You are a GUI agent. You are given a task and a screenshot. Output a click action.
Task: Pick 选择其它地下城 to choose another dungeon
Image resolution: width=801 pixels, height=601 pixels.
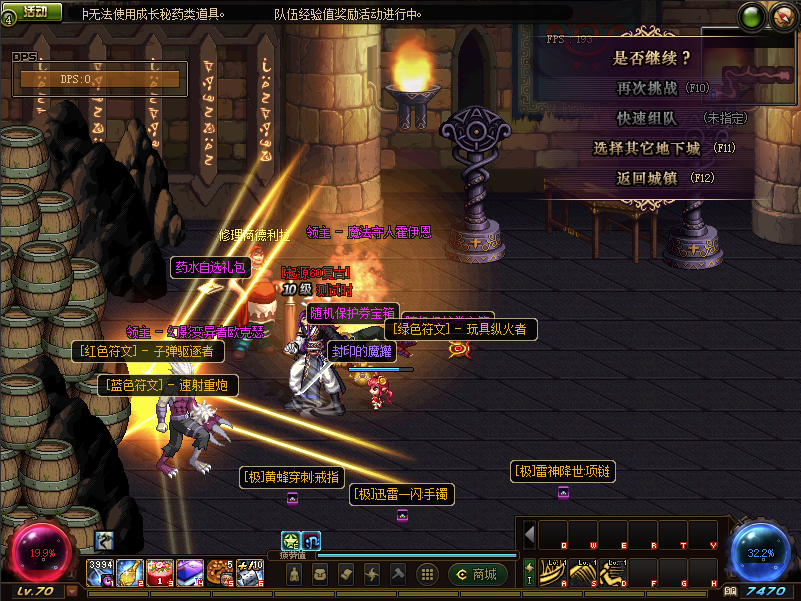click(x=650, y=148)
